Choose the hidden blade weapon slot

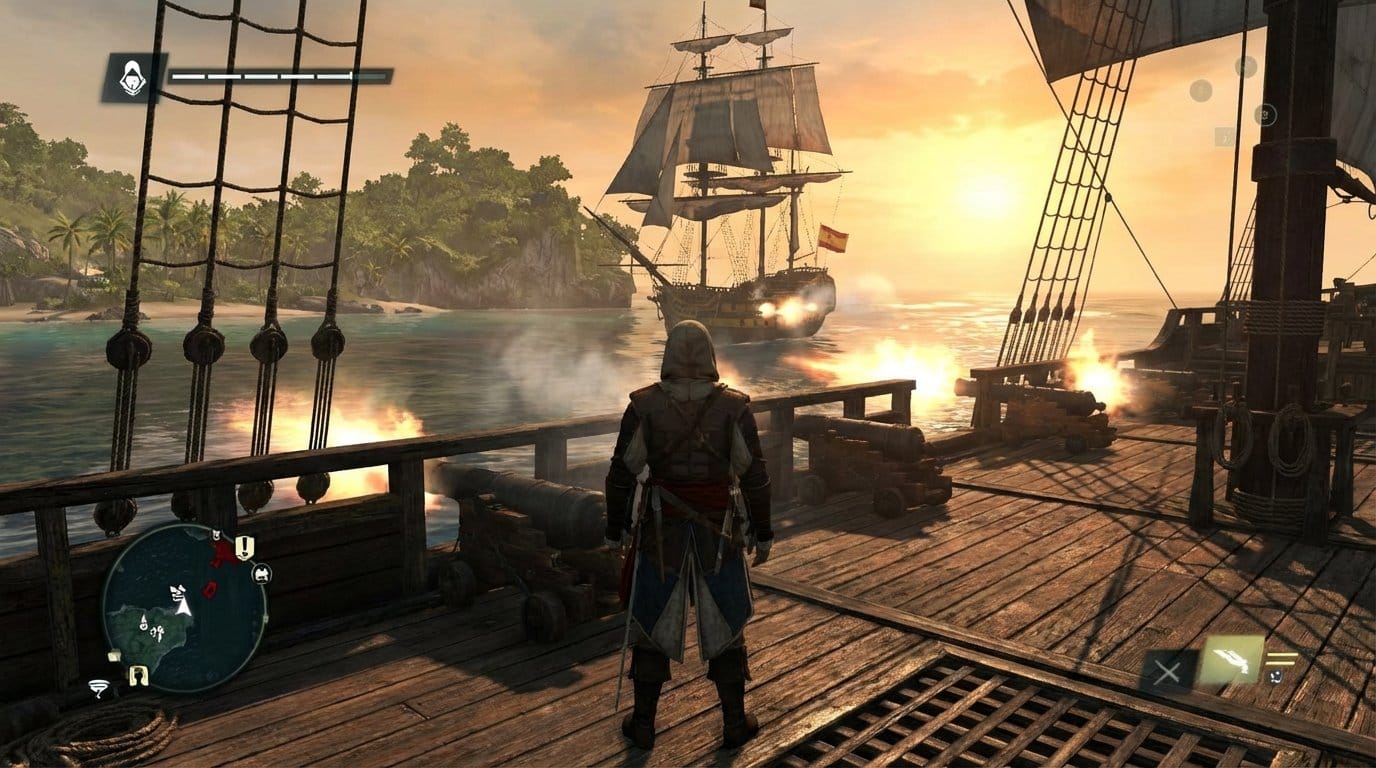pyautogui.click(x=1230, y=660)
